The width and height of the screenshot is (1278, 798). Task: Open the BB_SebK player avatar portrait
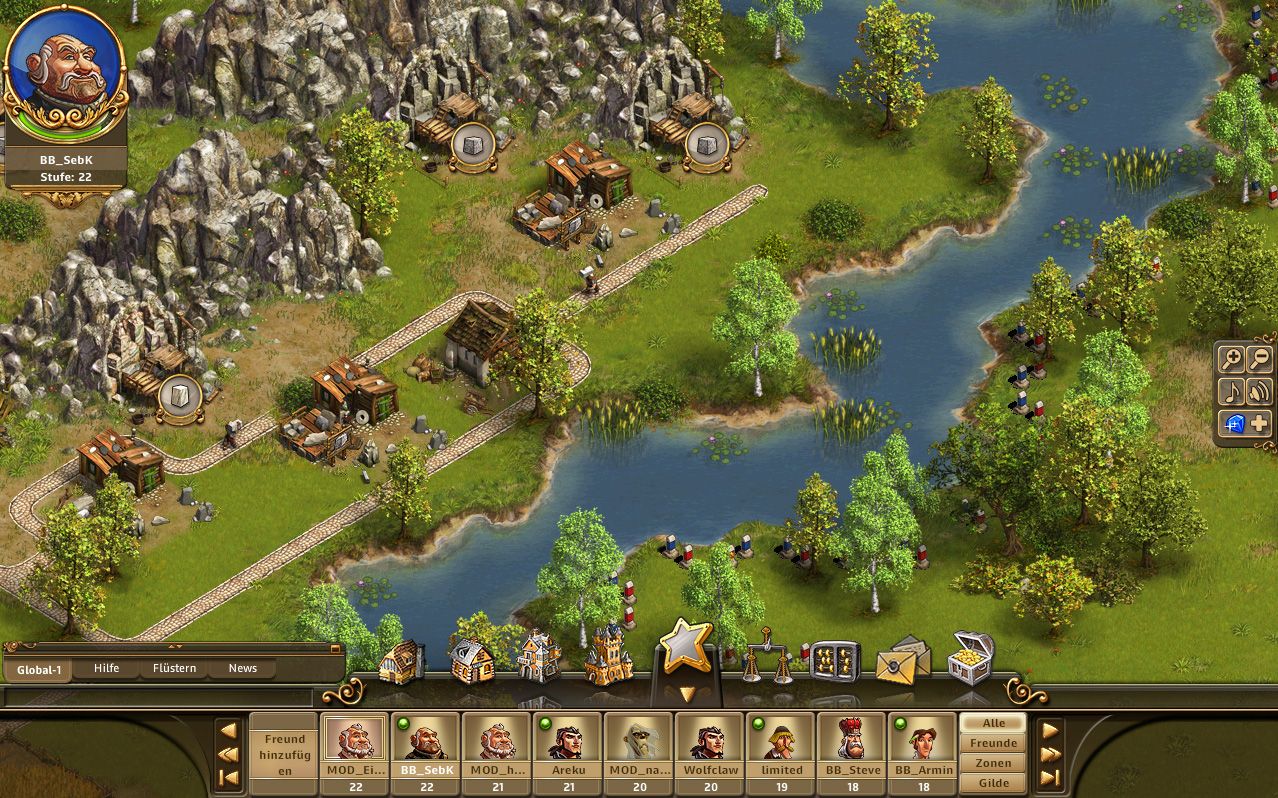pyautogui.click(x=65, y=74)
